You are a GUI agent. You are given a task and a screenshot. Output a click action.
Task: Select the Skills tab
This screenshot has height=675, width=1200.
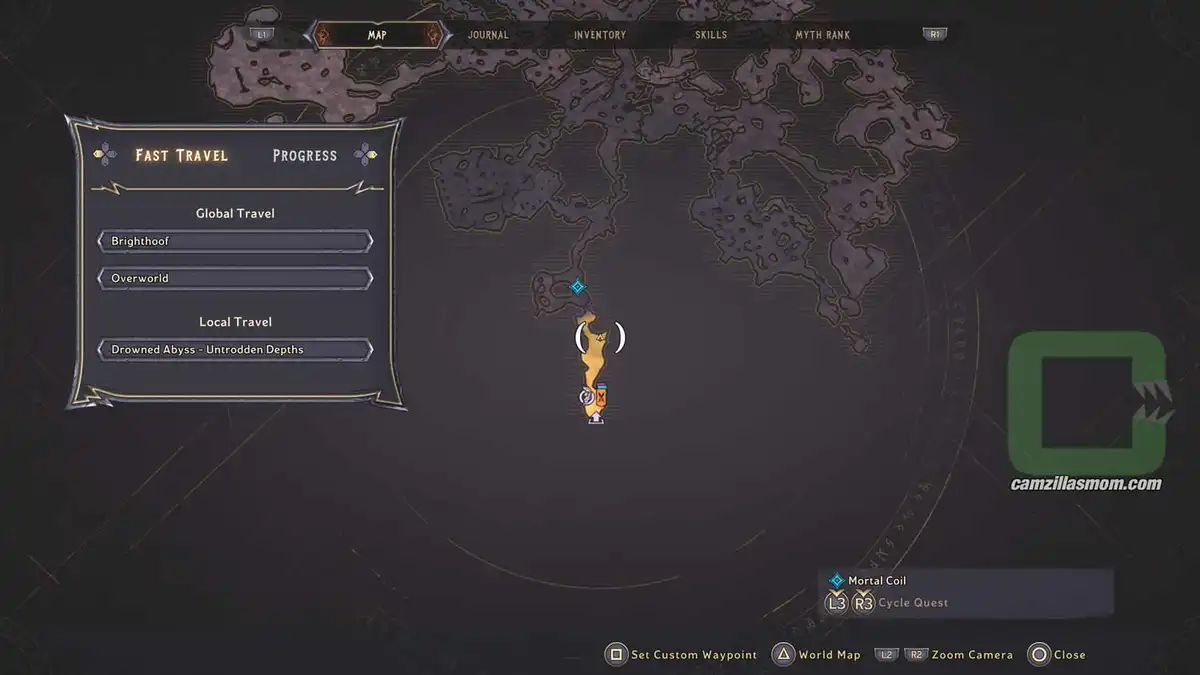[x=711, y=35]
